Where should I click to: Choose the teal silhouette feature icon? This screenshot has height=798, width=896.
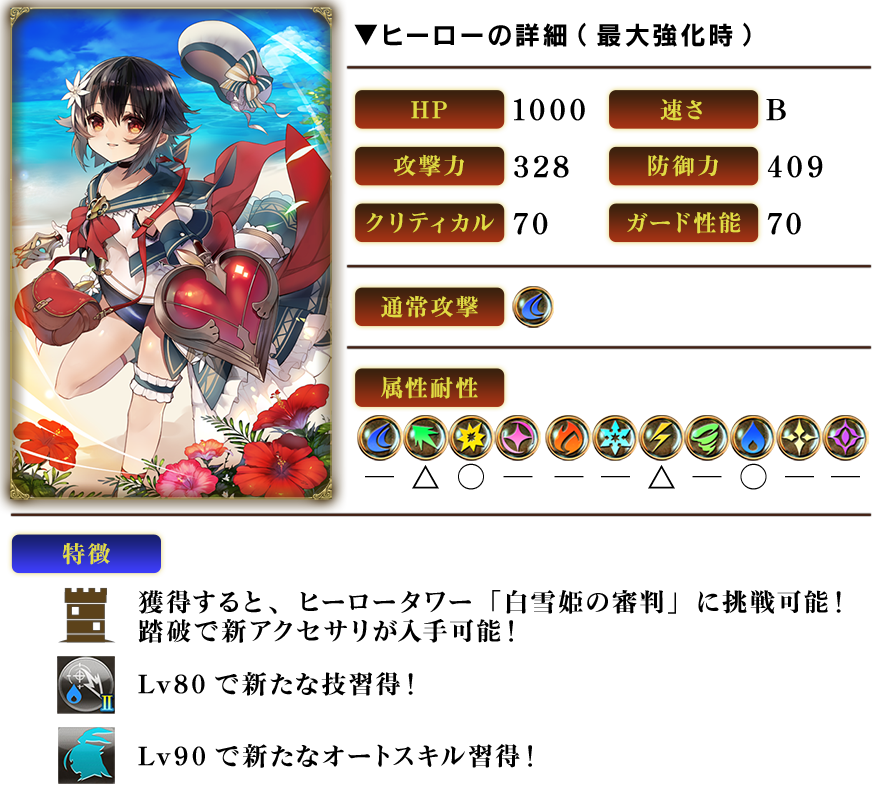click(x=86, y=755)
